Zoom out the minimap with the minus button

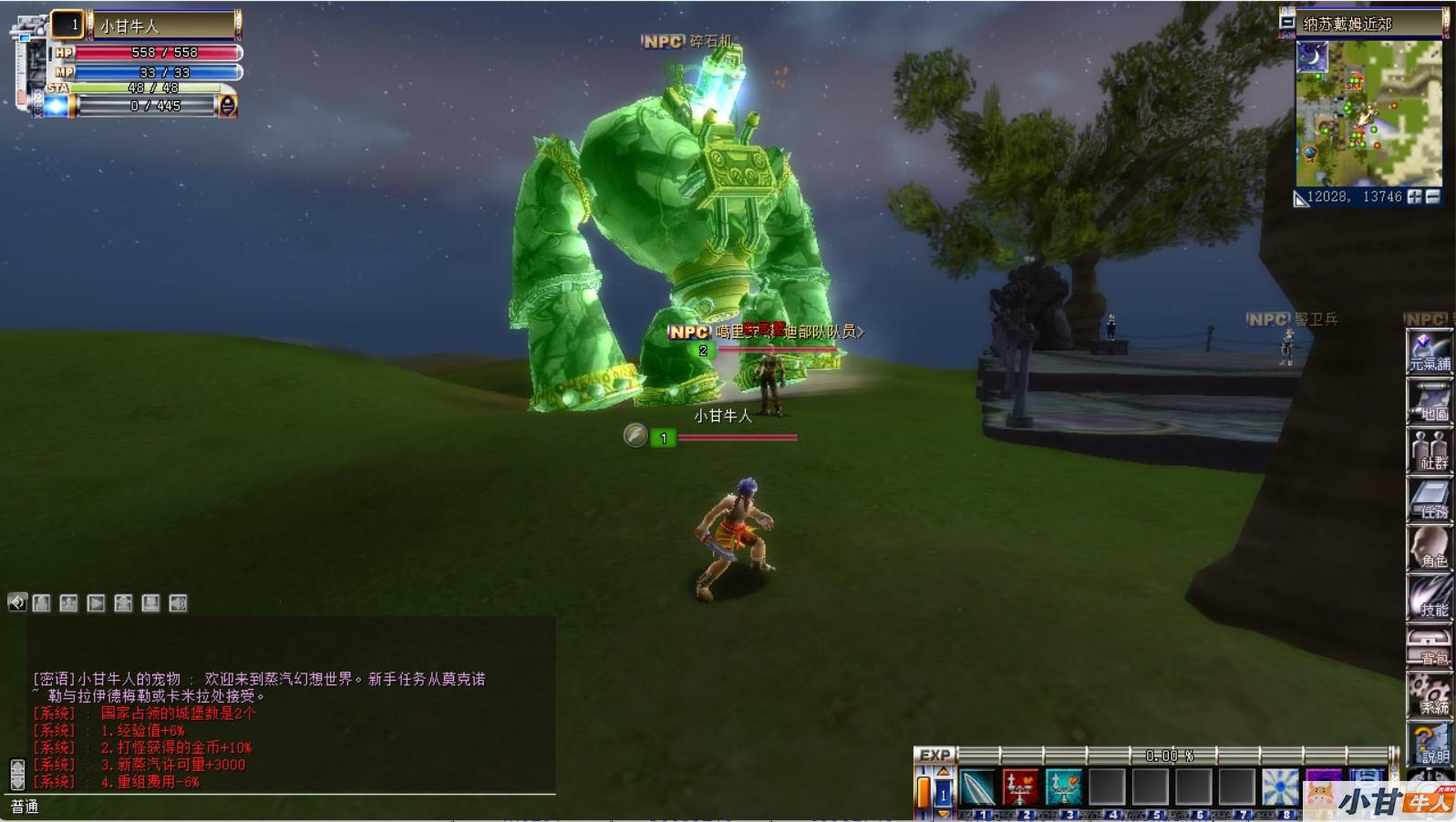tap(1432, 197)
